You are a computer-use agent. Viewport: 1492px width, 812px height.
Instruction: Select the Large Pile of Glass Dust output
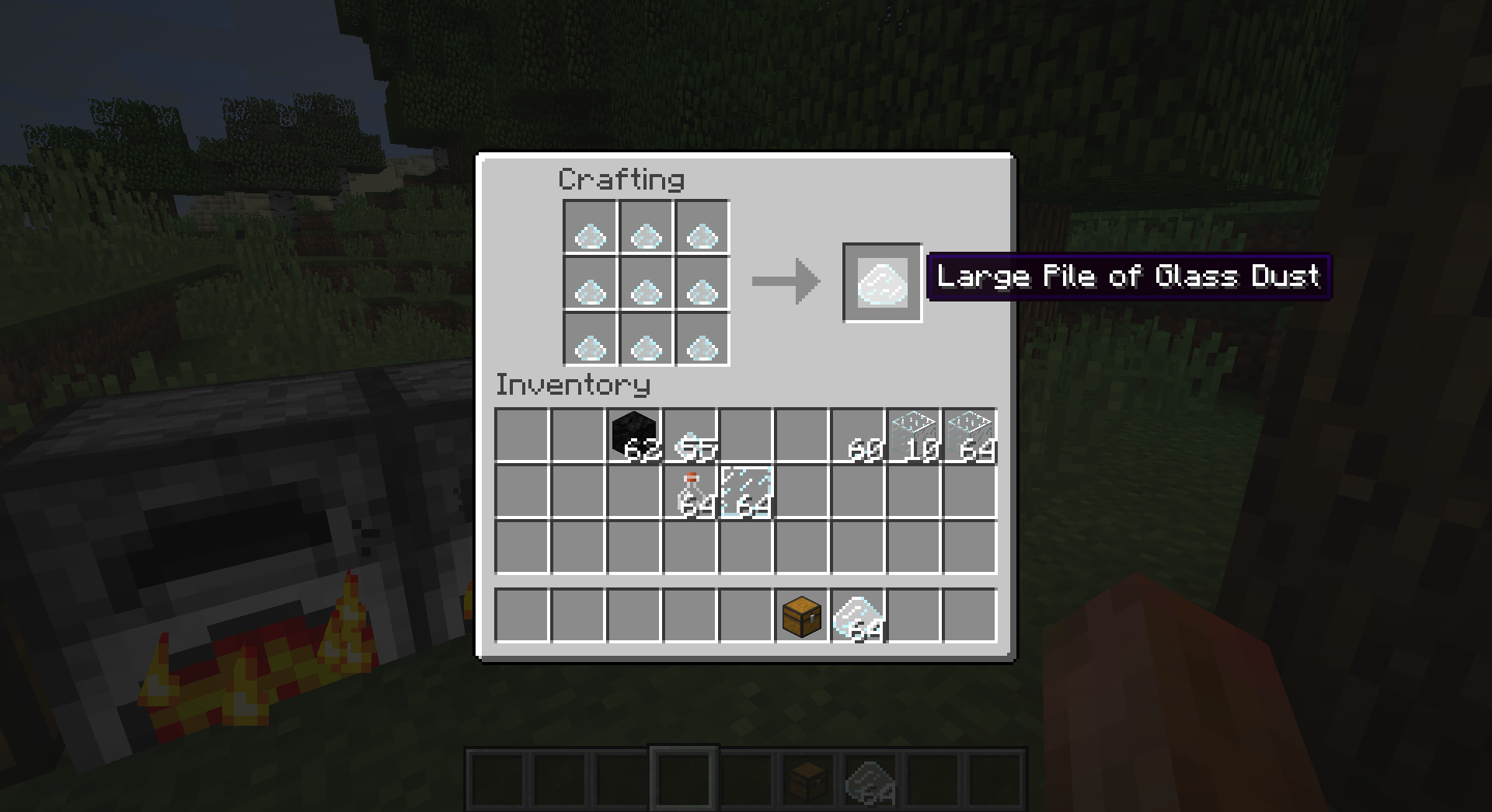(881, 283)
